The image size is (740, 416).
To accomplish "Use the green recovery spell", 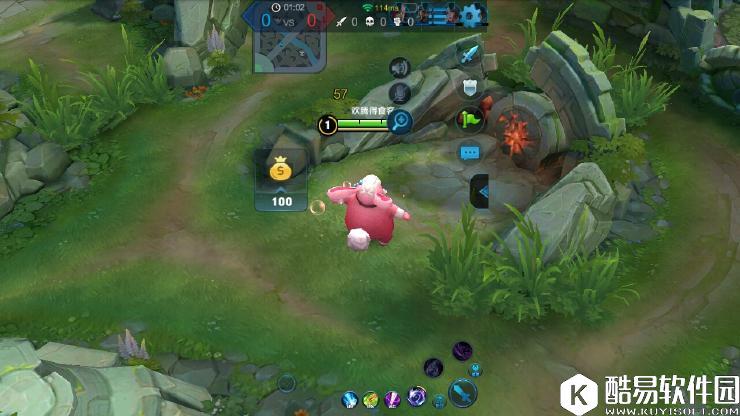I will pos(371,400).
